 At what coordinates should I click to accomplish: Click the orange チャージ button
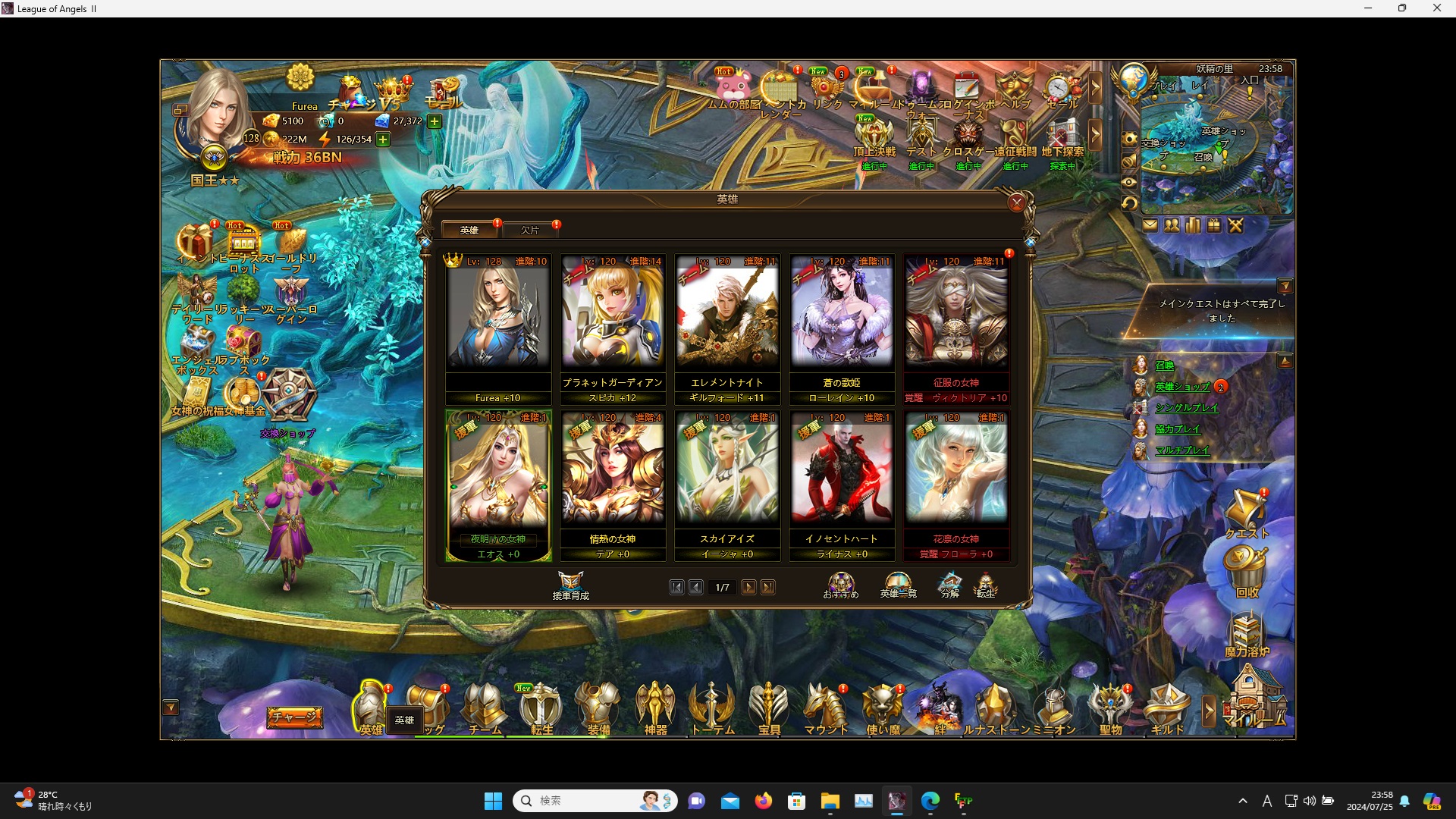294,717
